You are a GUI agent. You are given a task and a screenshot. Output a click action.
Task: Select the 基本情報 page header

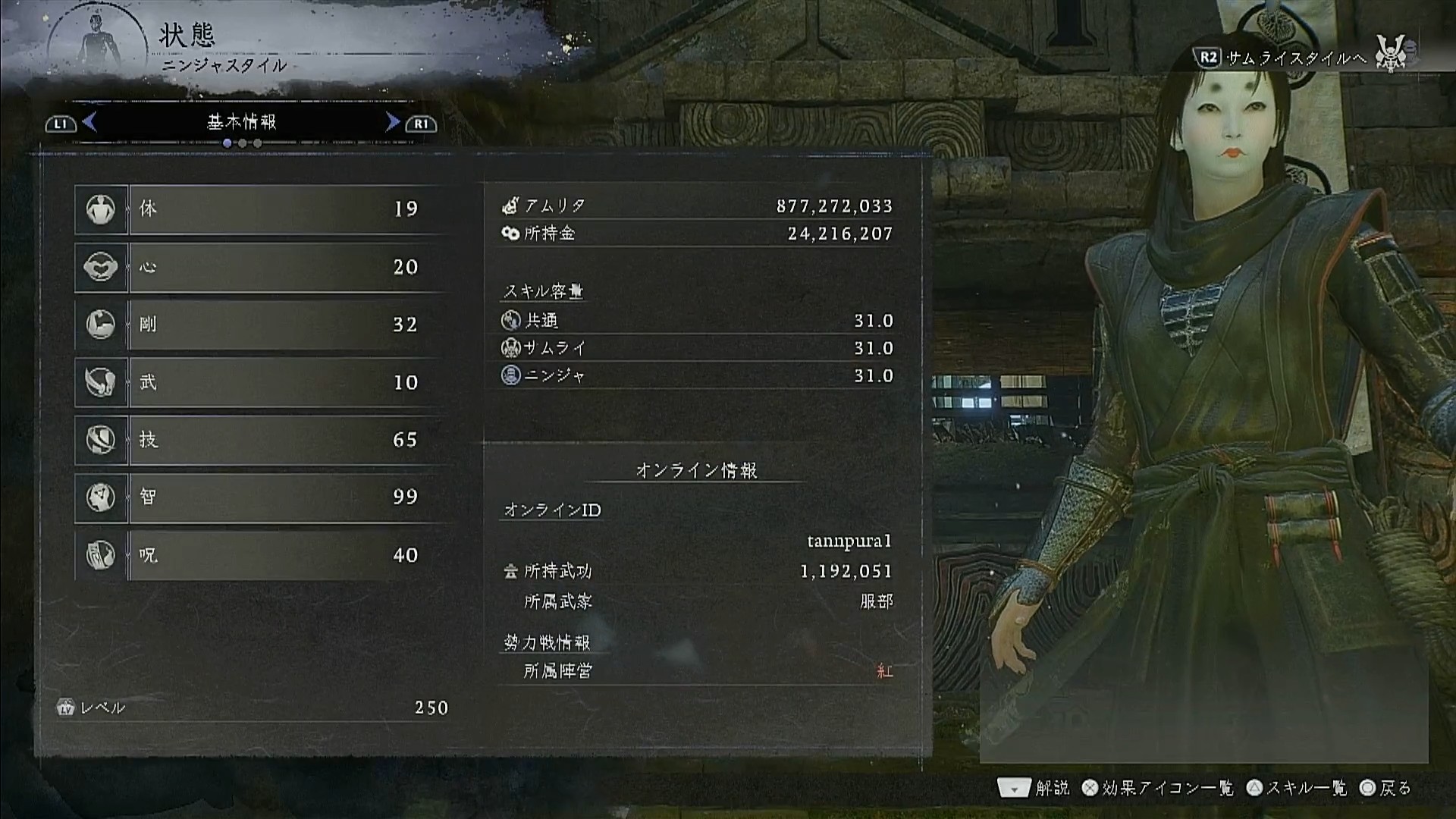pyautogui.click(x=242, y=122)
